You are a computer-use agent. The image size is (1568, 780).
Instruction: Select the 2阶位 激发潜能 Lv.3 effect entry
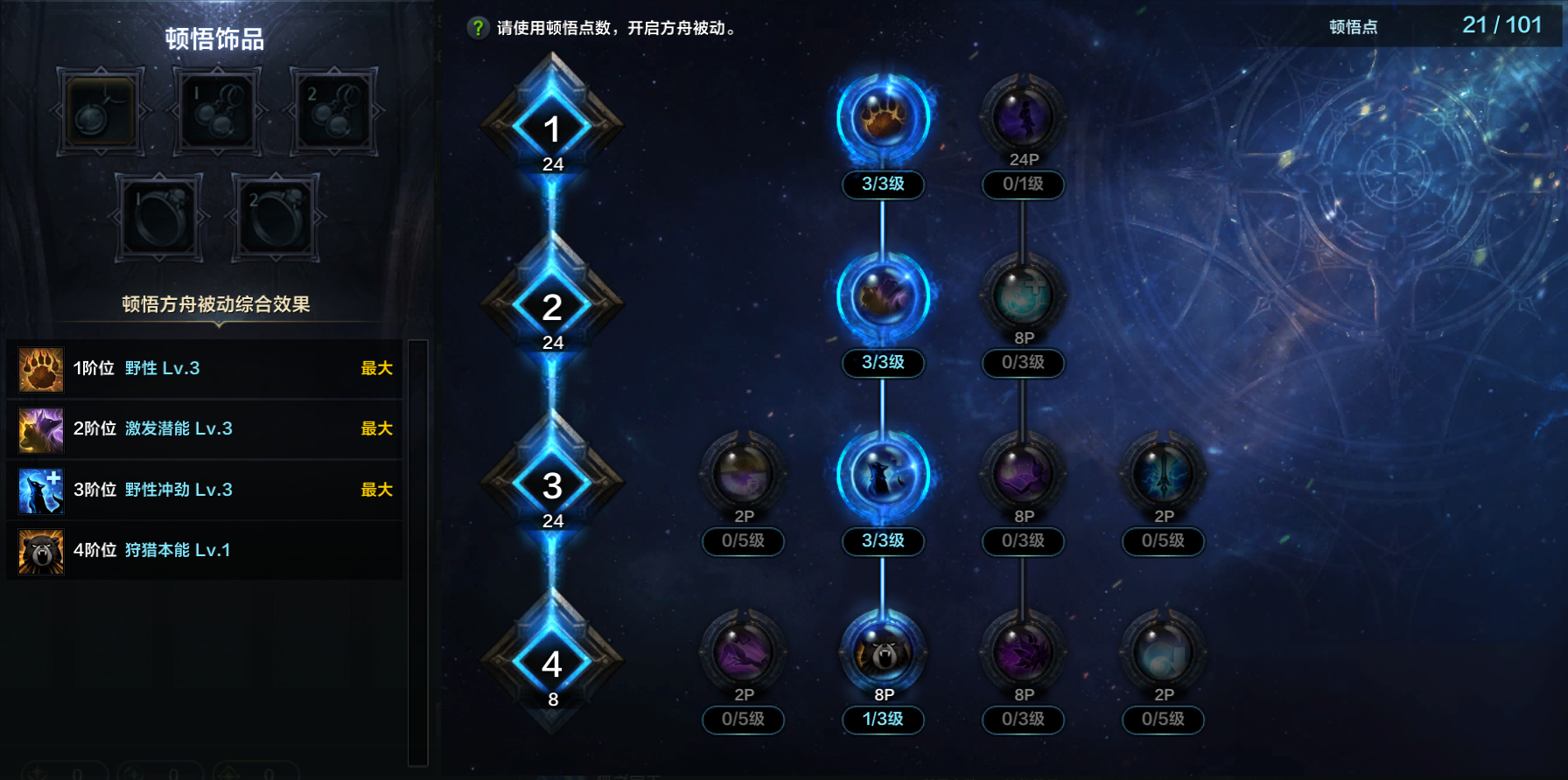[204, 429]
